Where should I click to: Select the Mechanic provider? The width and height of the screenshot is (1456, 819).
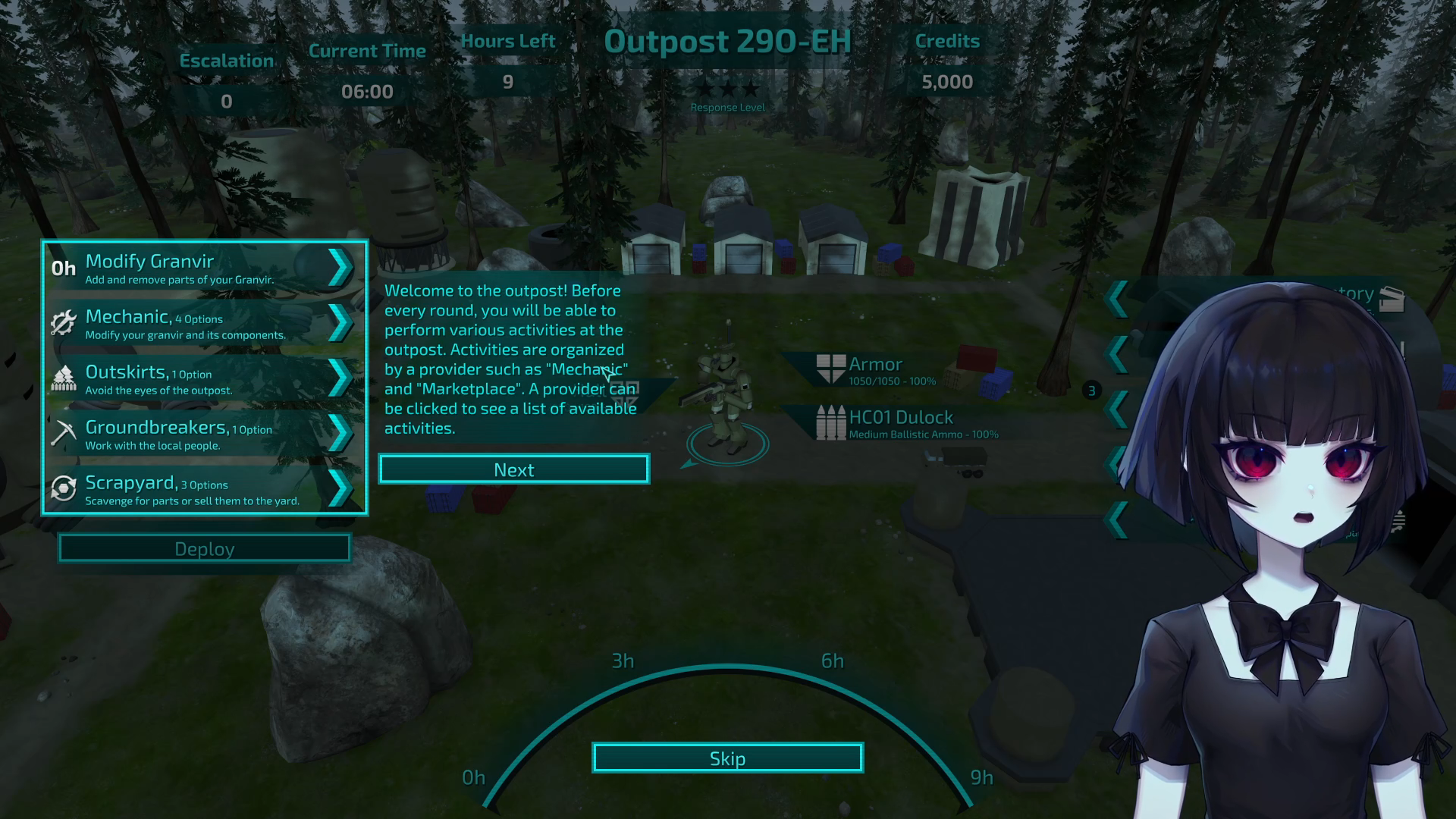coord(203,324)
